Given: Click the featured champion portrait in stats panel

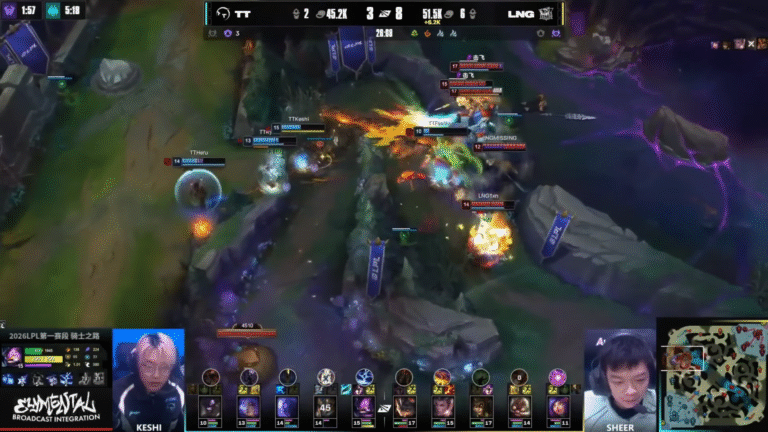Looking at the screenshot, I should tap(15, 355).
